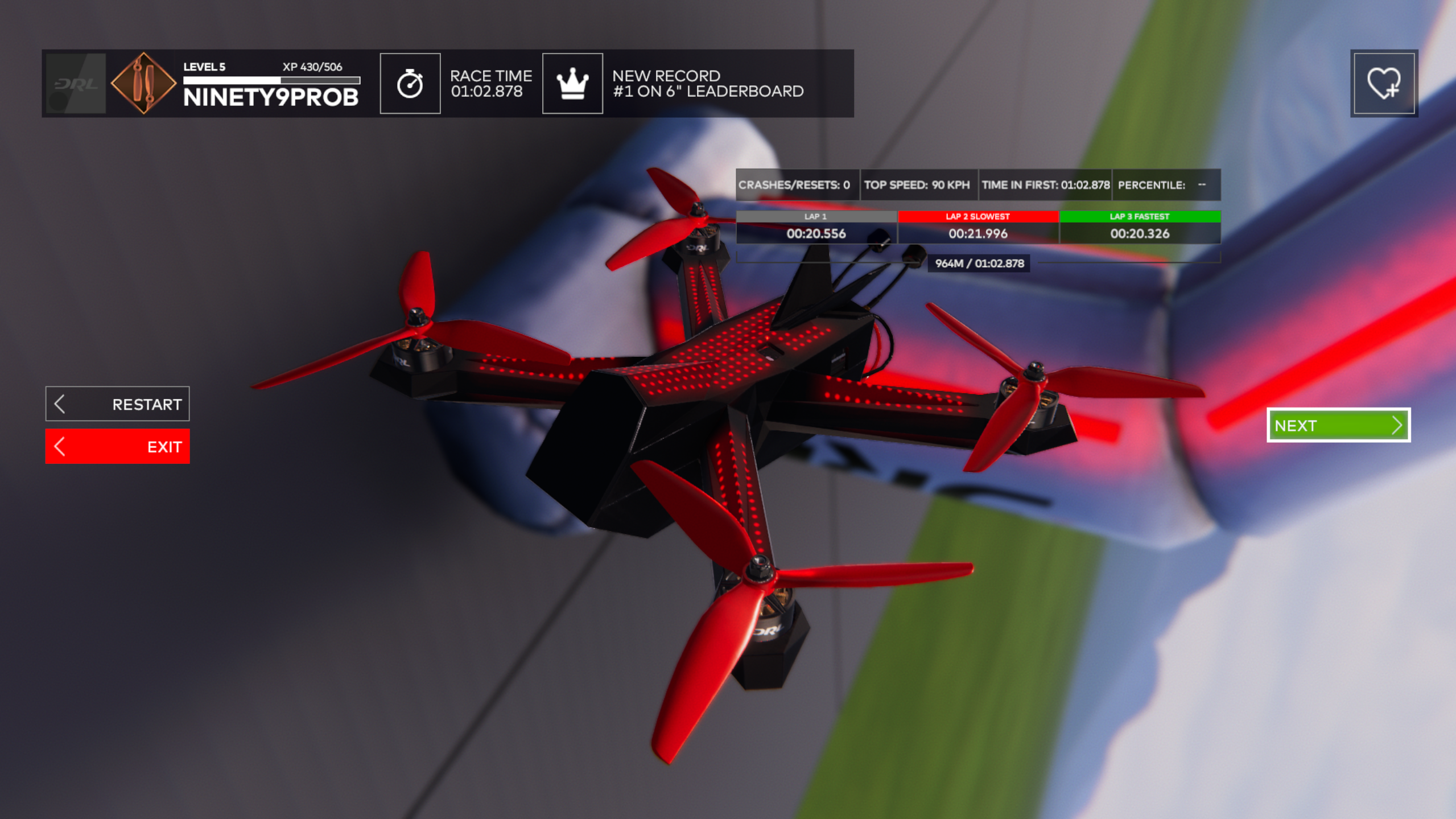Select the Lap 3 Fastest time panel
Screen dimensions: 1456x819
pyautogui.click(x=1140, y=228)
